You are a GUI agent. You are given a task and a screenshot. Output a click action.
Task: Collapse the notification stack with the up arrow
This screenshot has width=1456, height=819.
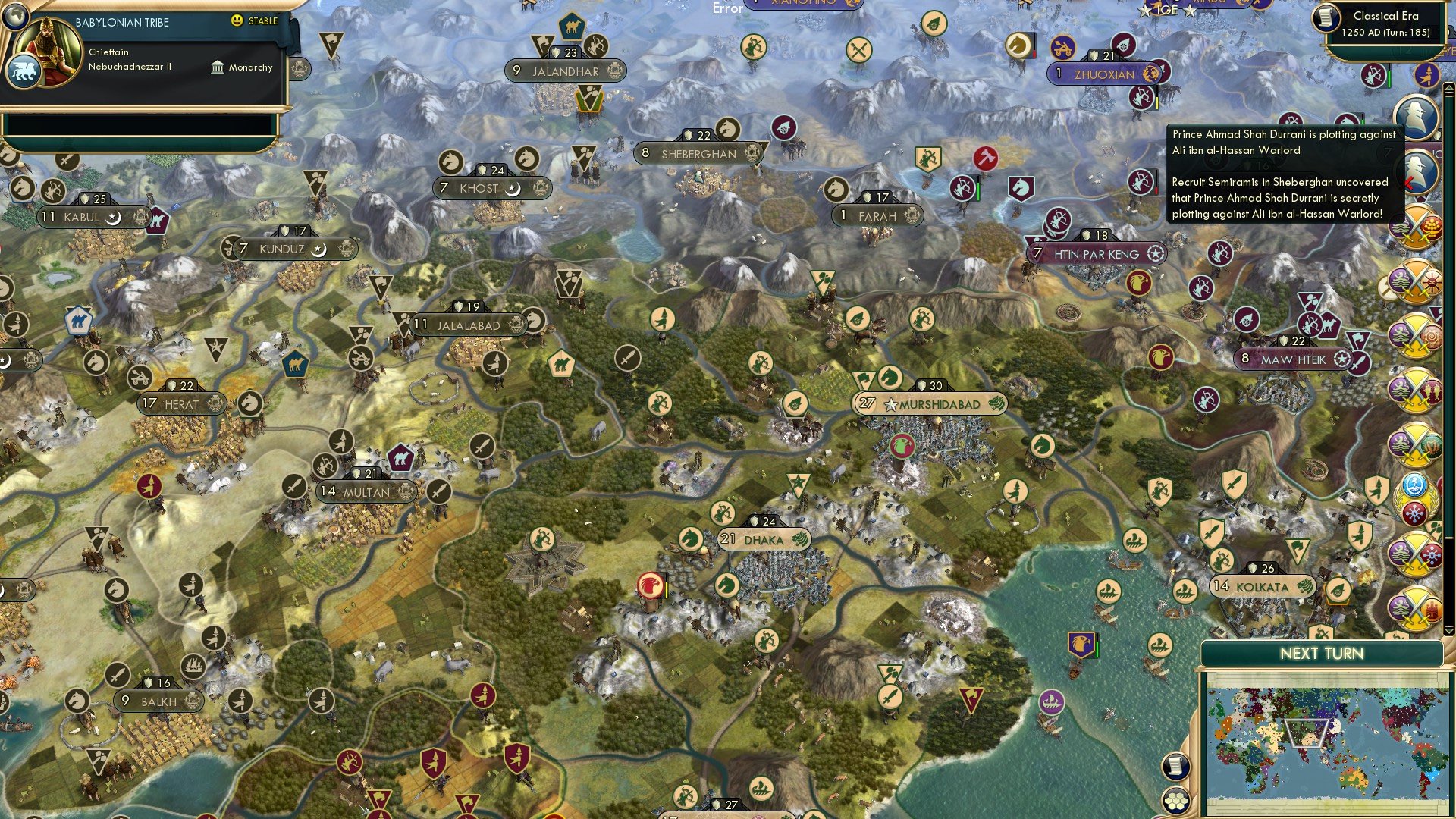tap(1448, 88)
